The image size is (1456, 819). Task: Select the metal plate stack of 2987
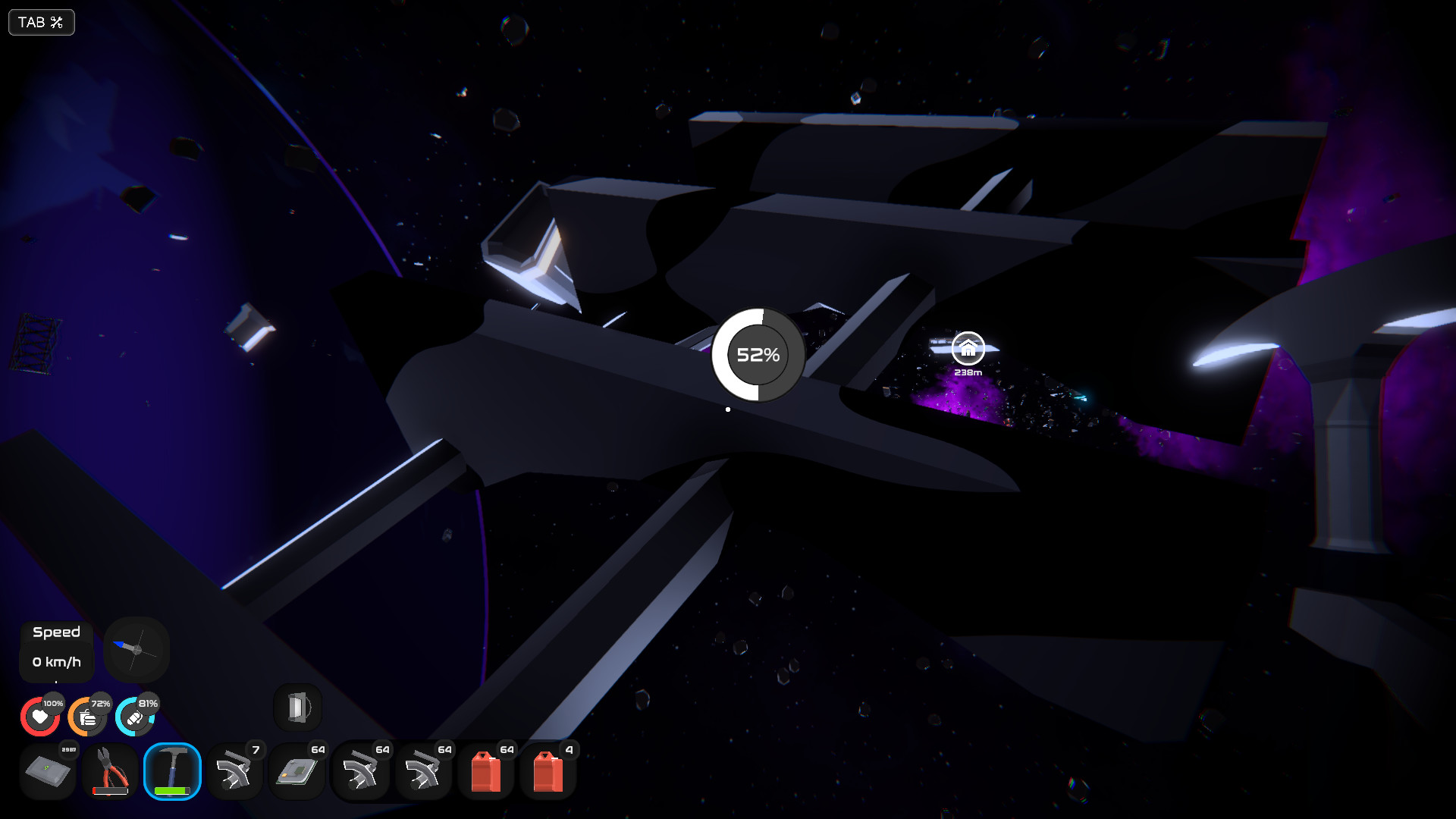47,771
